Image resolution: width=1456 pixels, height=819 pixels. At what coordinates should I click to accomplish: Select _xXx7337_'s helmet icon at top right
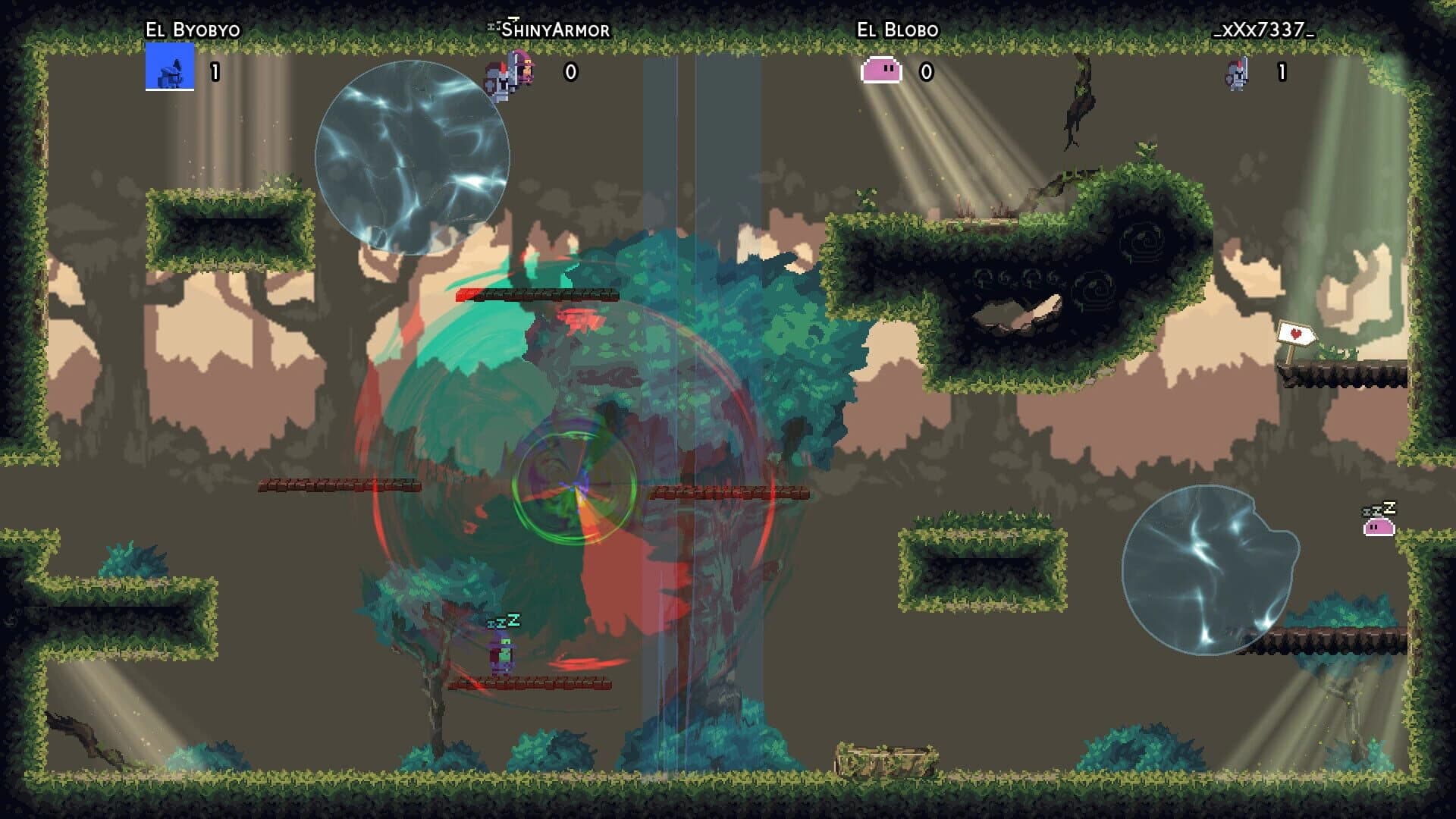click(1236, 75)
